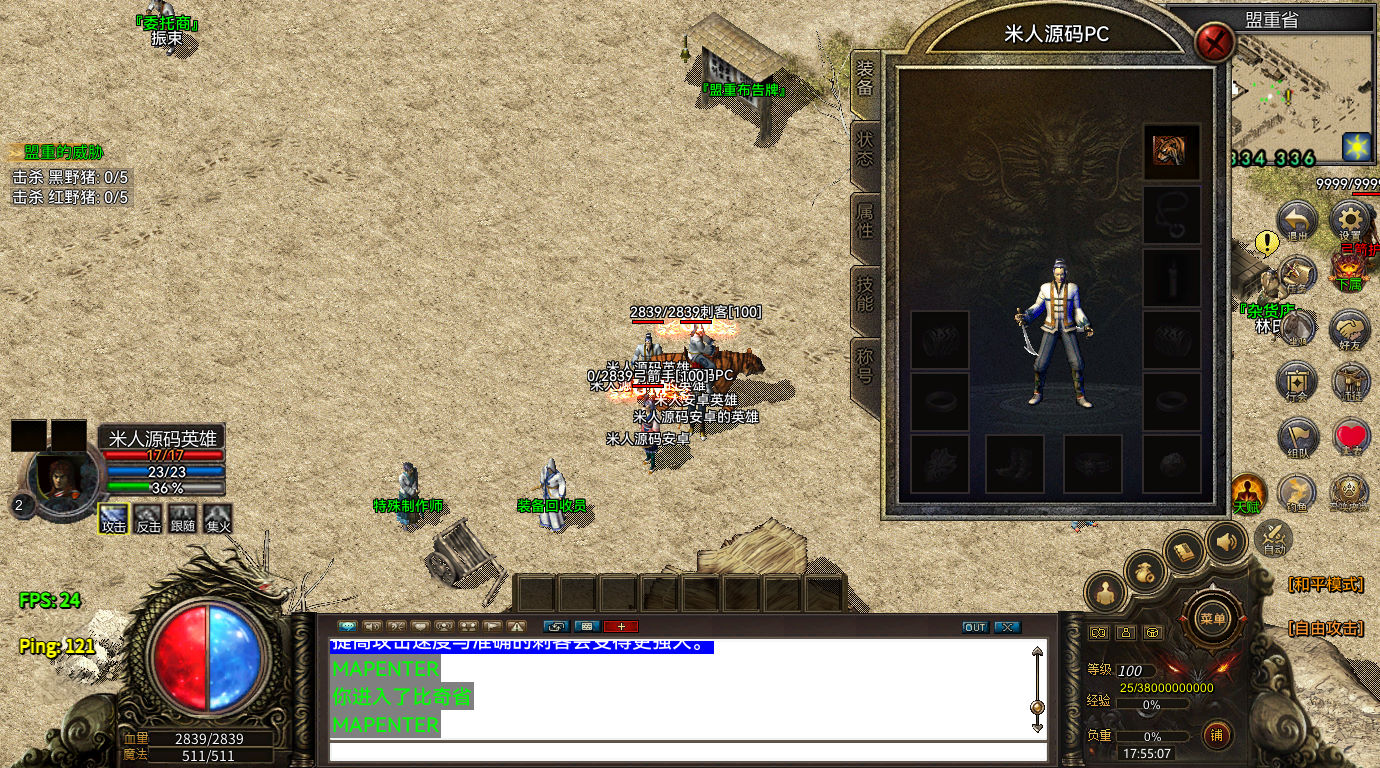The height and width of the screenshot is (768, 1380).
Task: Toggle the sound speaker button
Action: click(x=1226, y=543)
